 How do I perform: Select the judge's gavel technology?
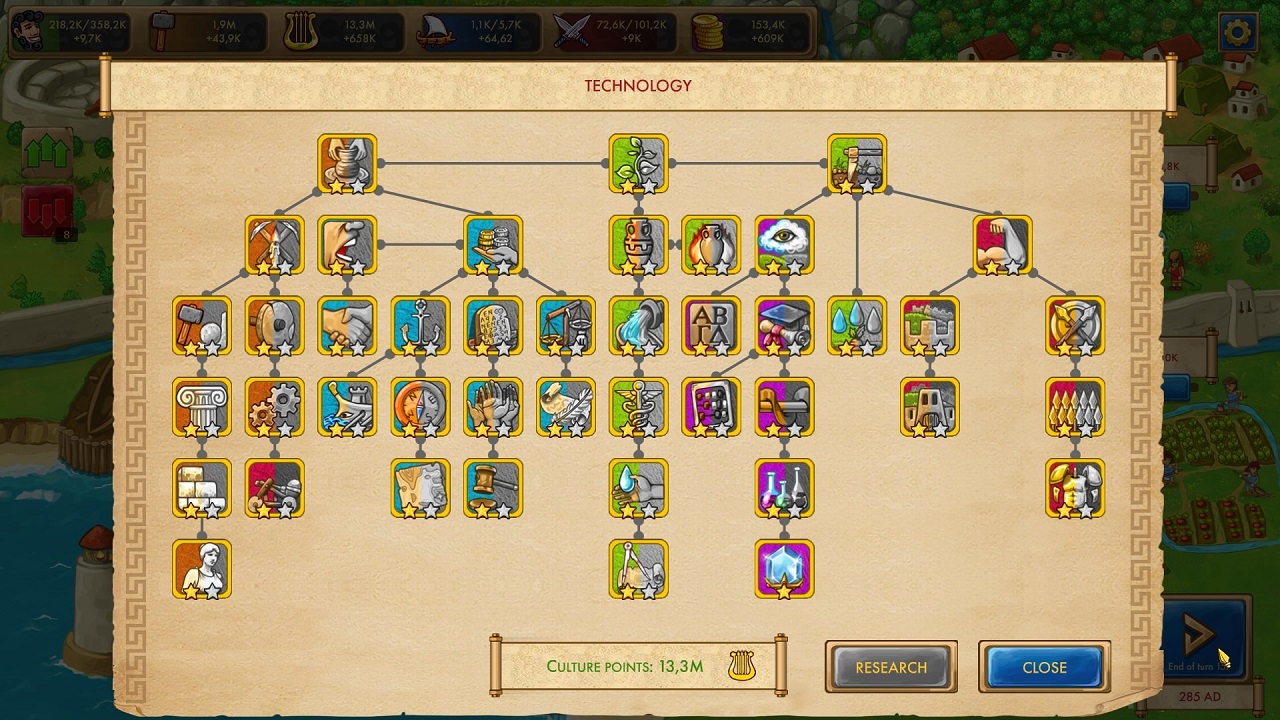click(493, 488)
